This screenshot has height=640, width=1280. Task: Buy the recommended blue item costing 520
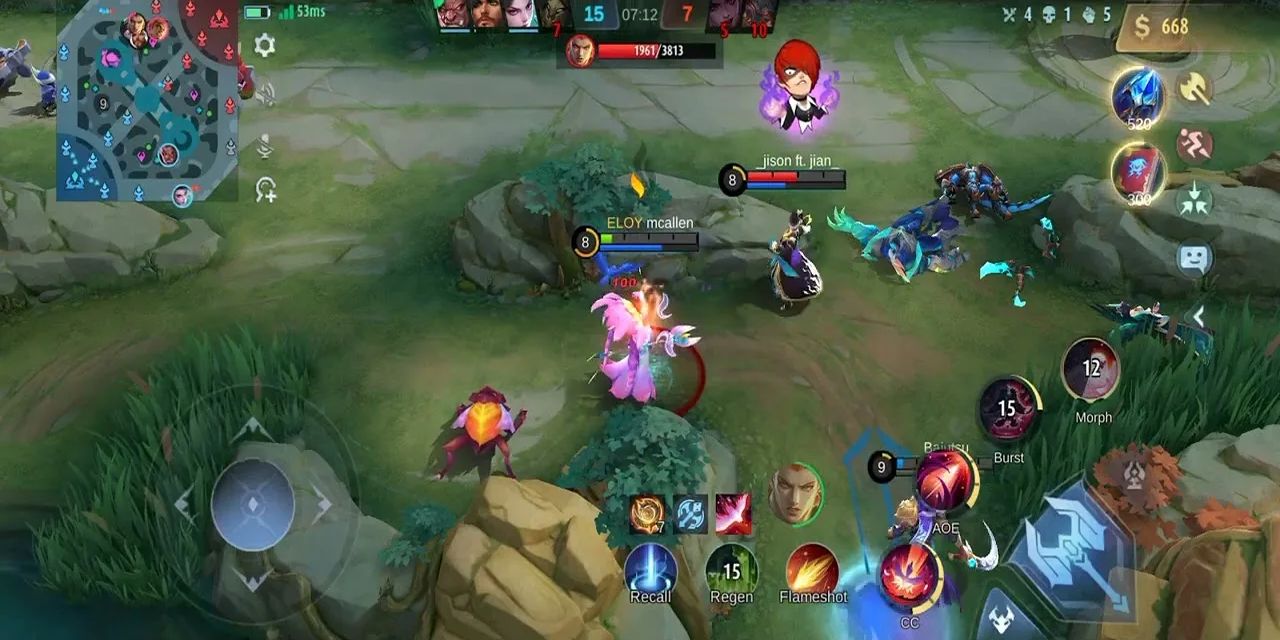pyautogui.click(x=1138, y=97)
